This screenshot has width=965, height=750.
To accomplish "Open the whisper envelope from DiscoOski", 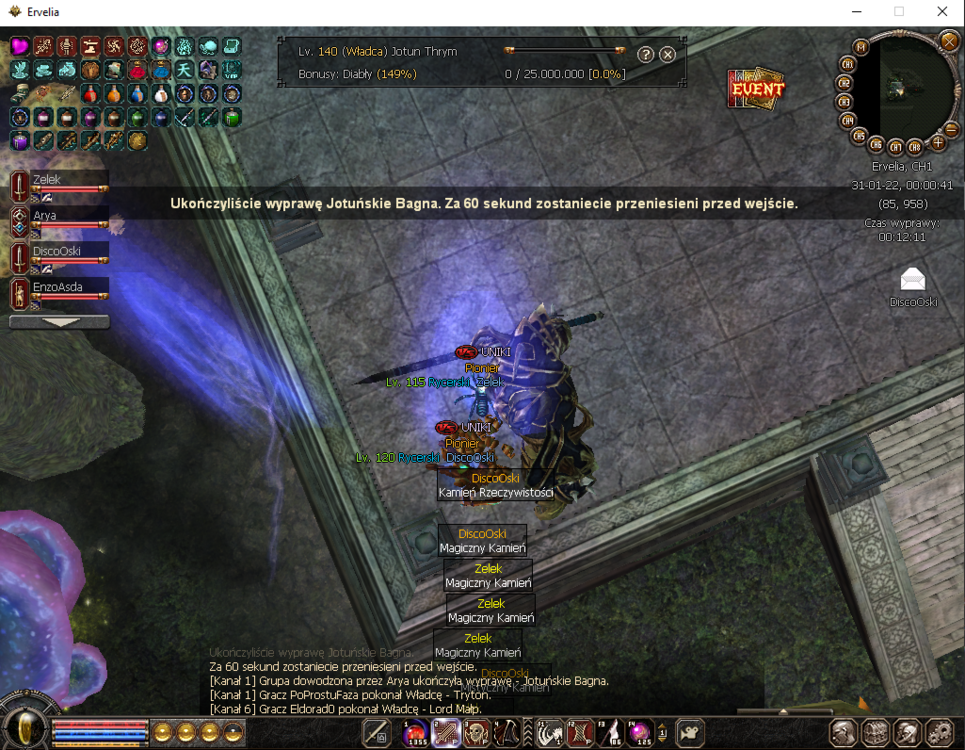I will click(912, 280).
